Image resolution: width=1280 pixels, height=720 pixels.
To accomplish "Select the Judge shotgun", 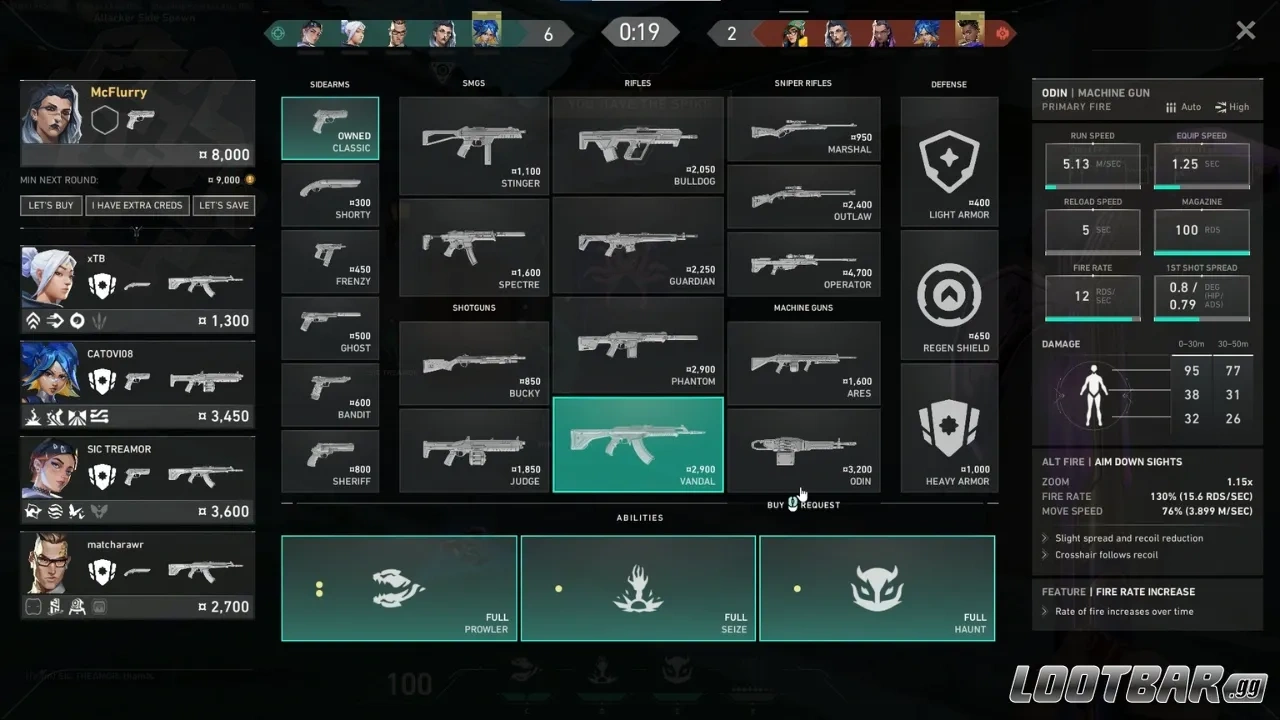I will (474, 451).
